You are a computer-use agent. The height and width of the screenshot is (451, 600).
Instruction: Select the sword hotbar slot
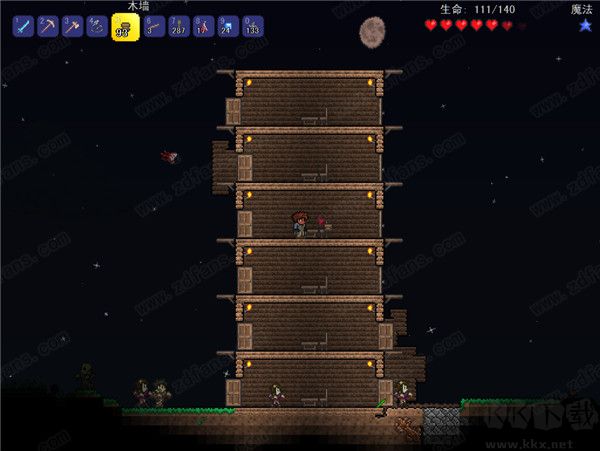point(23,27)
